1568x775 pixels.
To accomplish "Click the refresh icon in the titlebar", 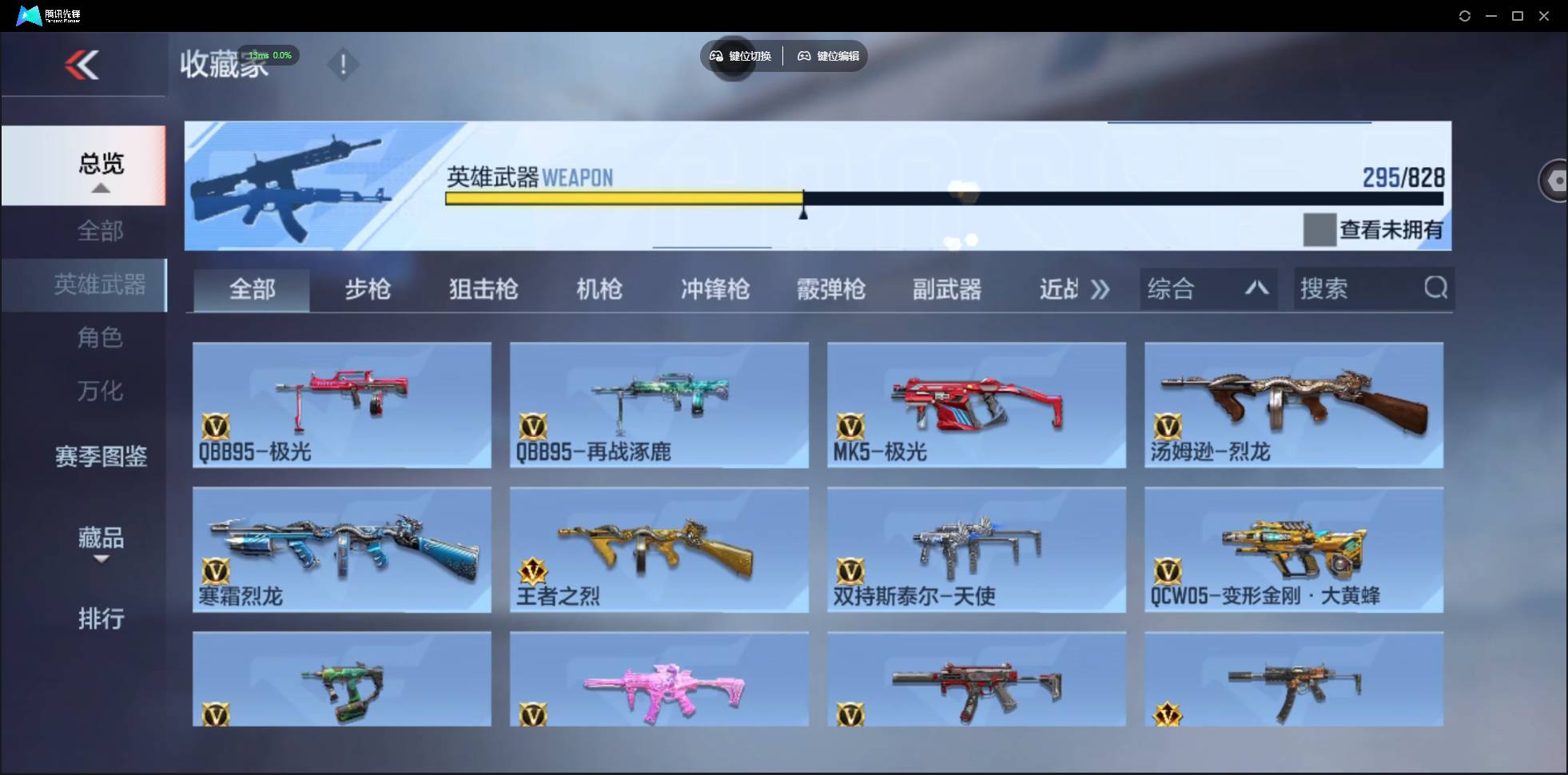I will pyautogui.click(x=1466, y=15).
